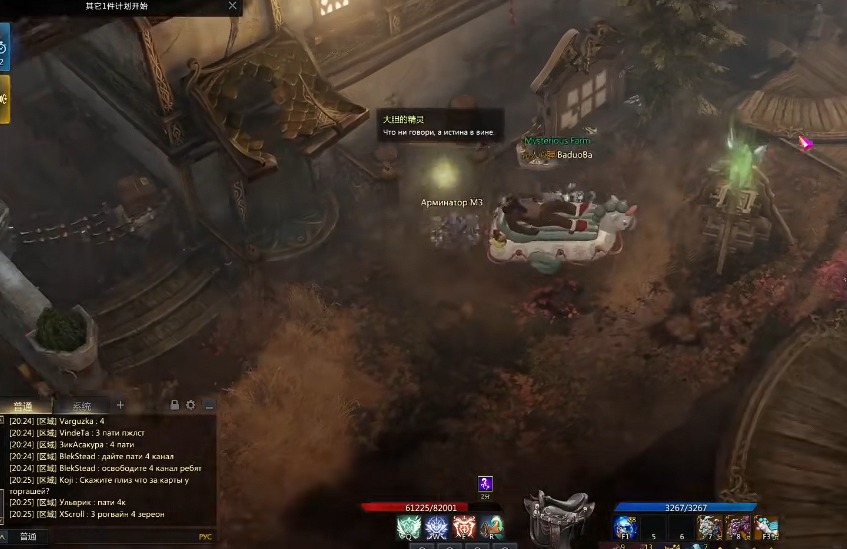847x549 pixels.
Task: Add a new chat tab
Action: (x=120, y=405)
